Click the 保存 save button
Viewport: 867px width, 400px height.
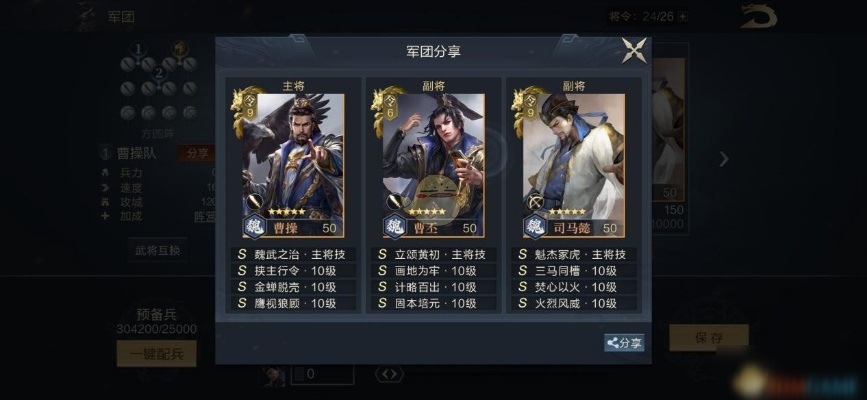708,337
